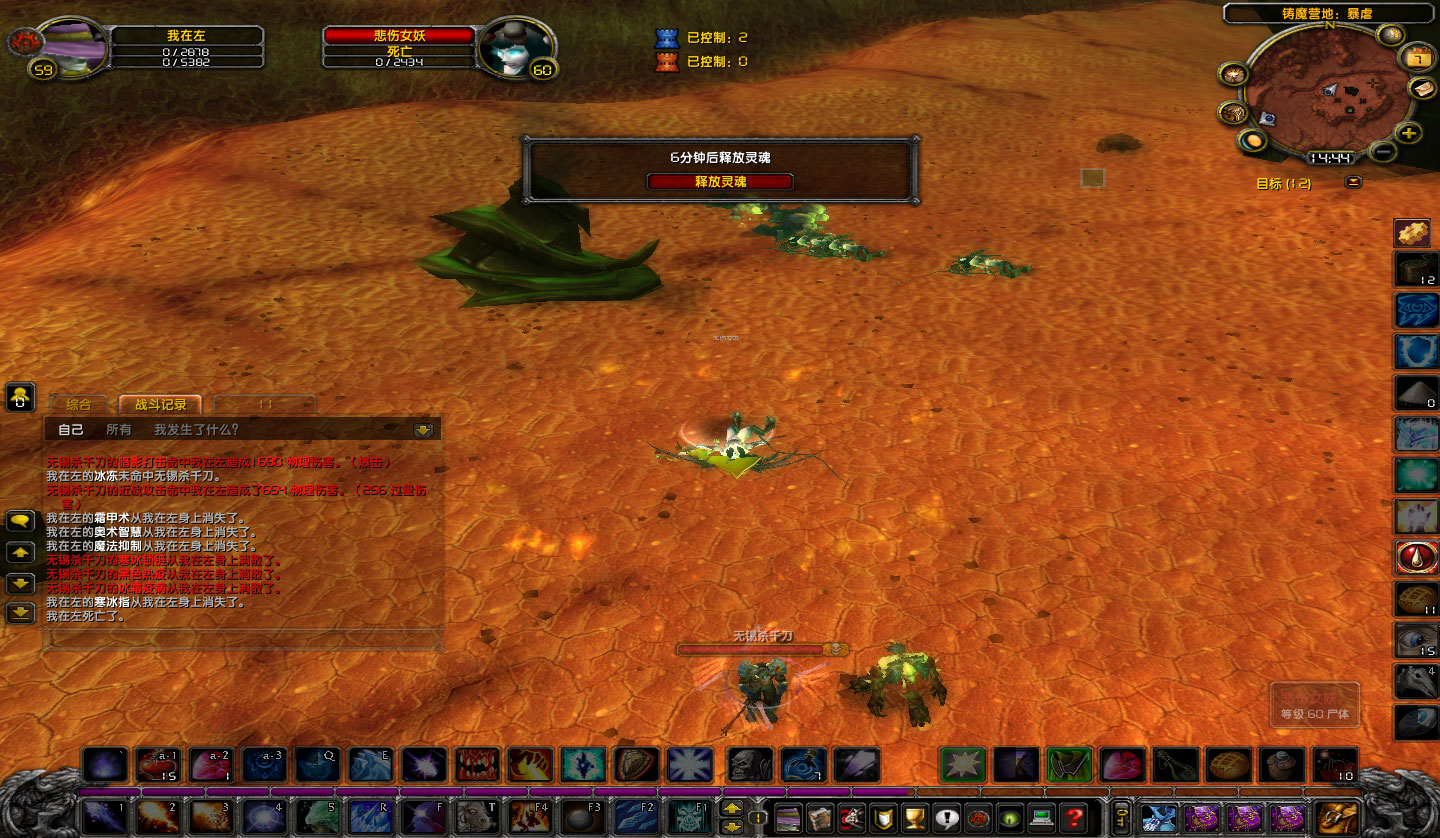This screenshot has width=1440, height=838.
Task: Click the purple experience bar
Action: click(x=400, y=791)
